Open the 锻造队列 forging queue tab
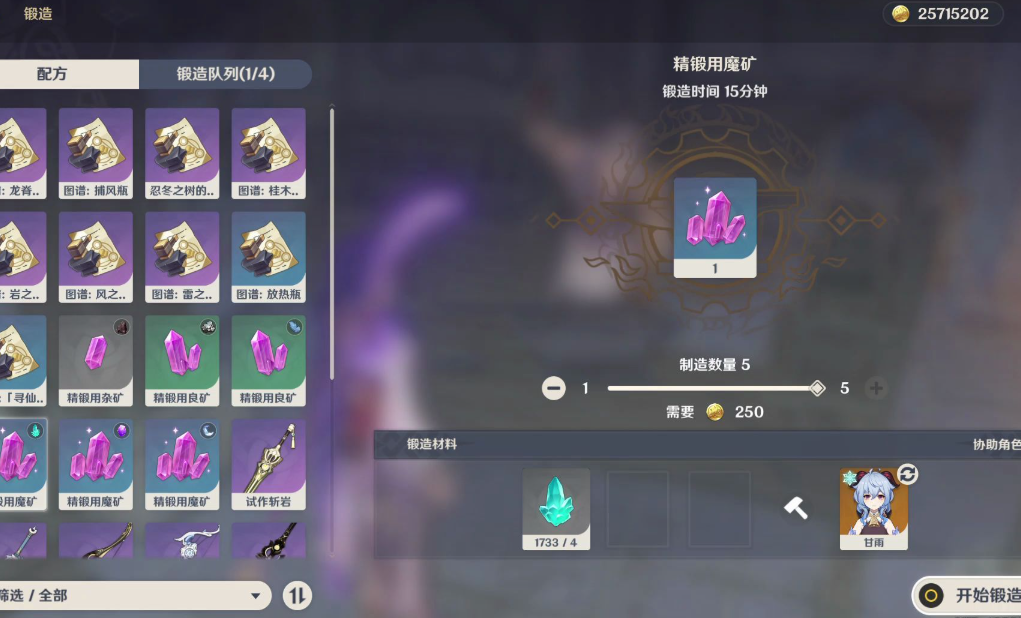The image size is (1021, 618). 225,74
